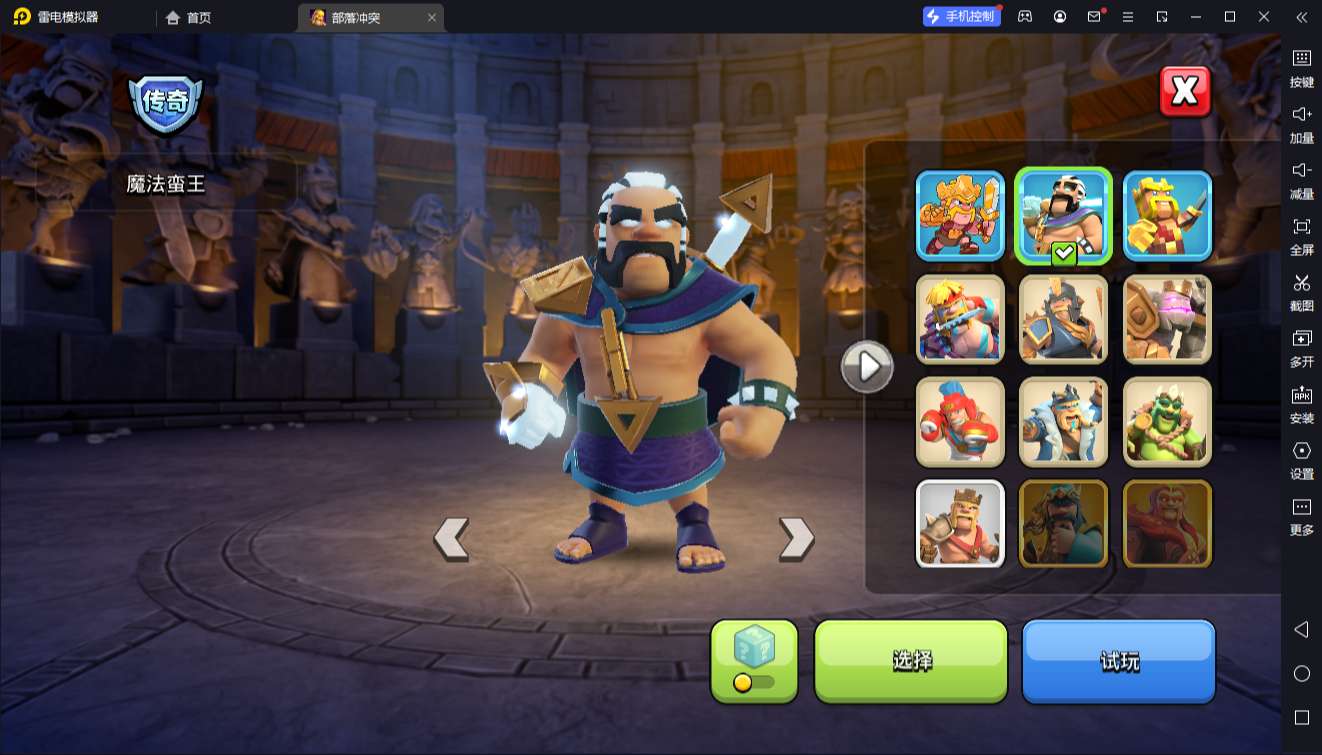Show the previous skin with left arrow
The height and width of the screenshot is (755, 1322).
click(x=451, y=538)
